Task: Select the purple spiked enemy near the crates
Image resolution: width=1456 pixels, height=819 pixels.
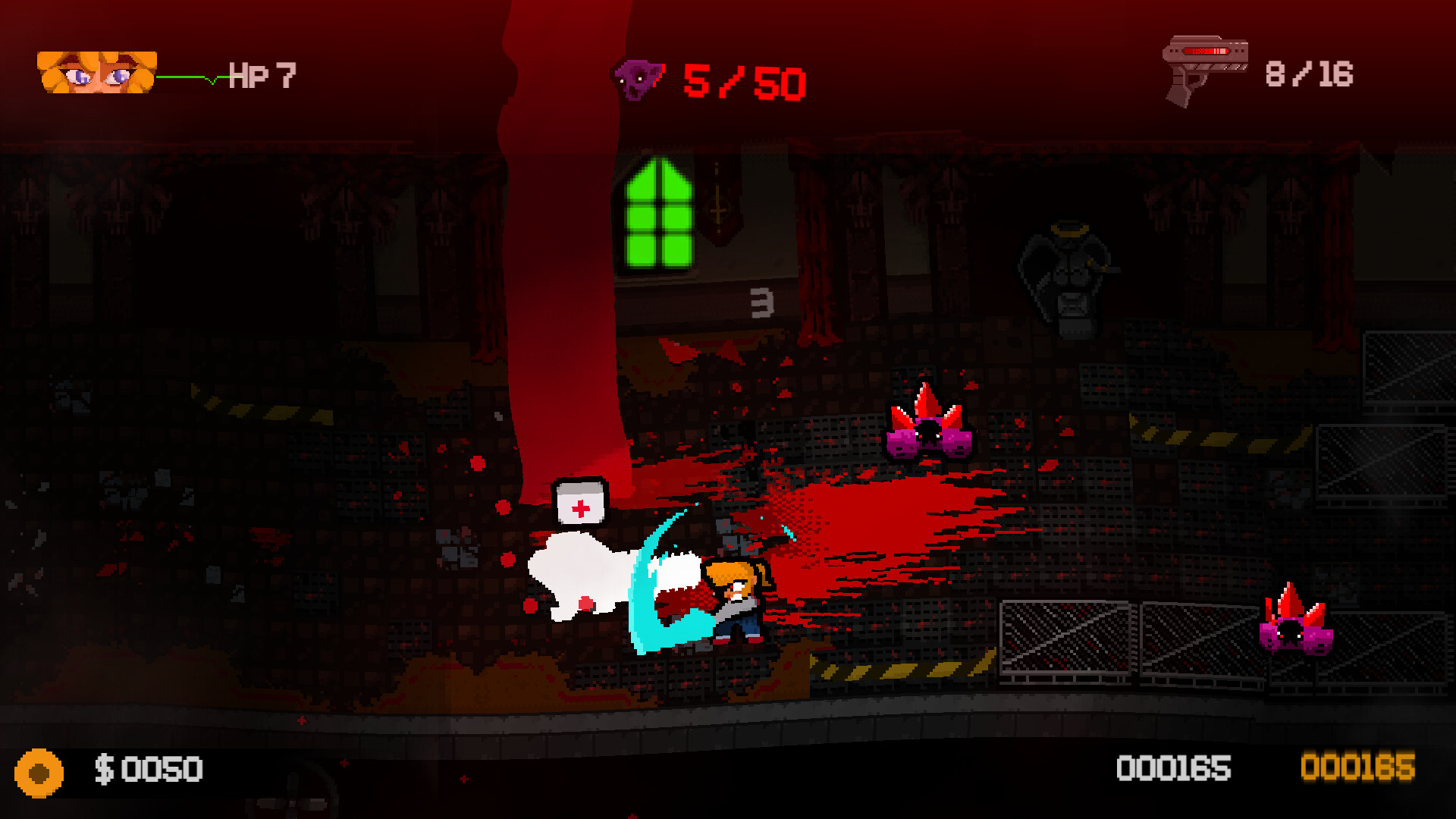Action: coord(927,432)
